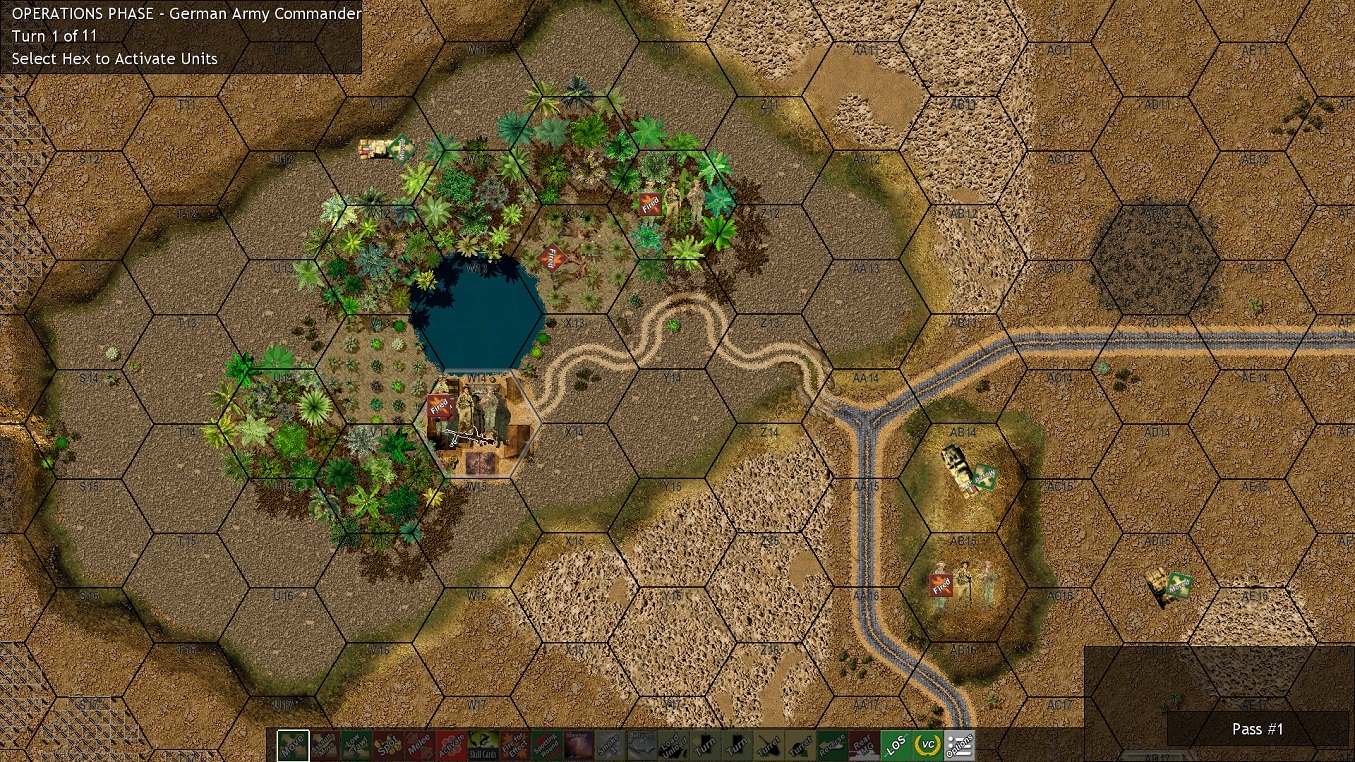Click the Pass #1 button
The width and height of the screenshot is (1355, 762).
1257,729
